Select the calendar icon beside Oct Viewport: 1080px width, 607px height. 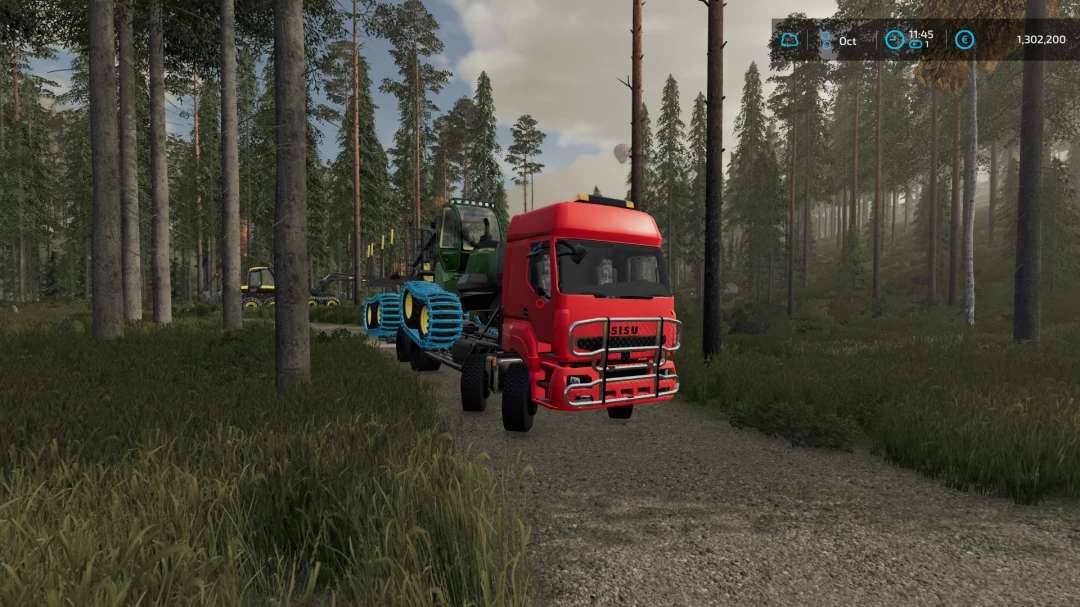(x=826, y=40)
